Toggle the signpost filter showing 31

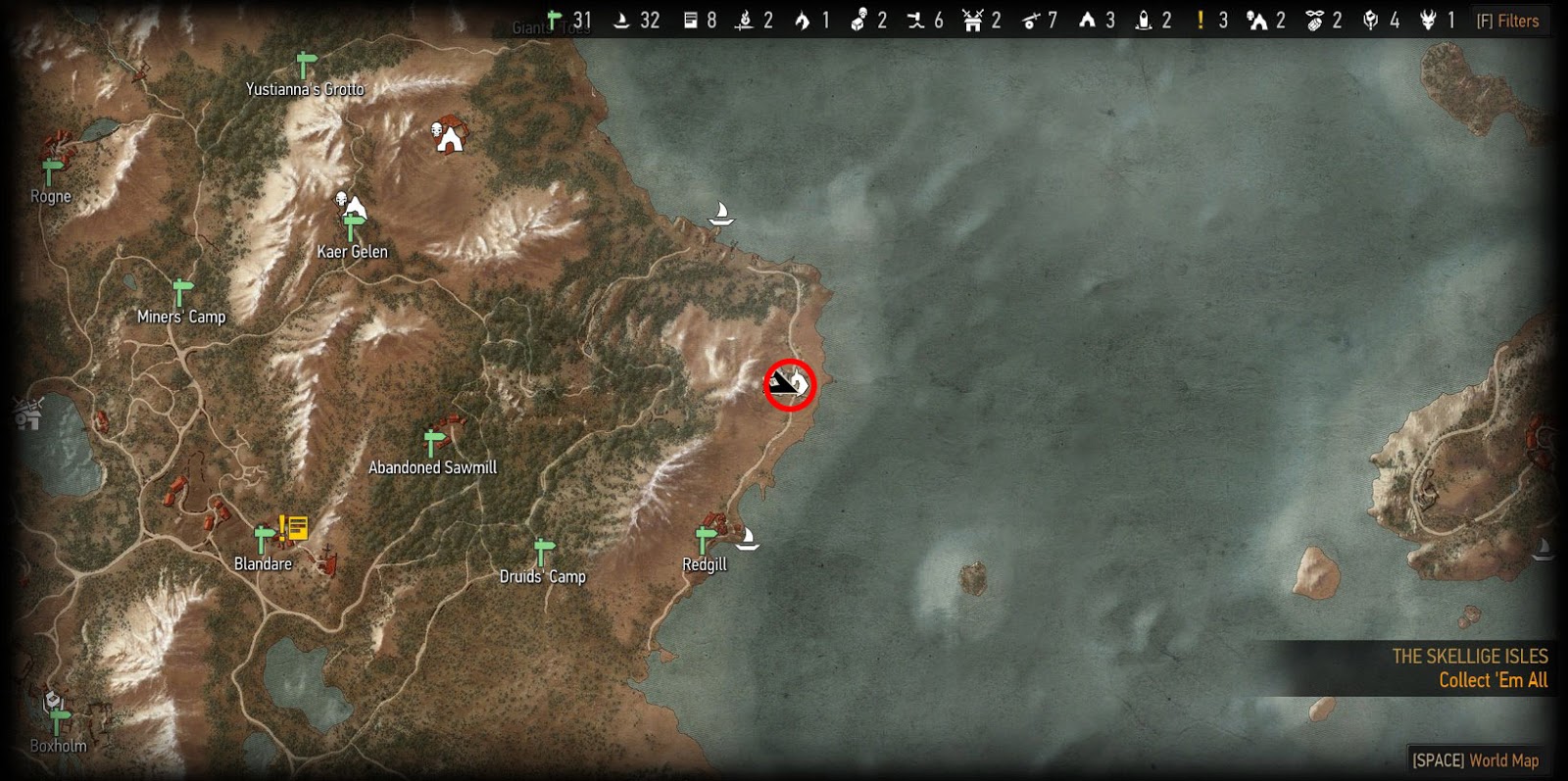pyautogui.click(x=555, y=20)
